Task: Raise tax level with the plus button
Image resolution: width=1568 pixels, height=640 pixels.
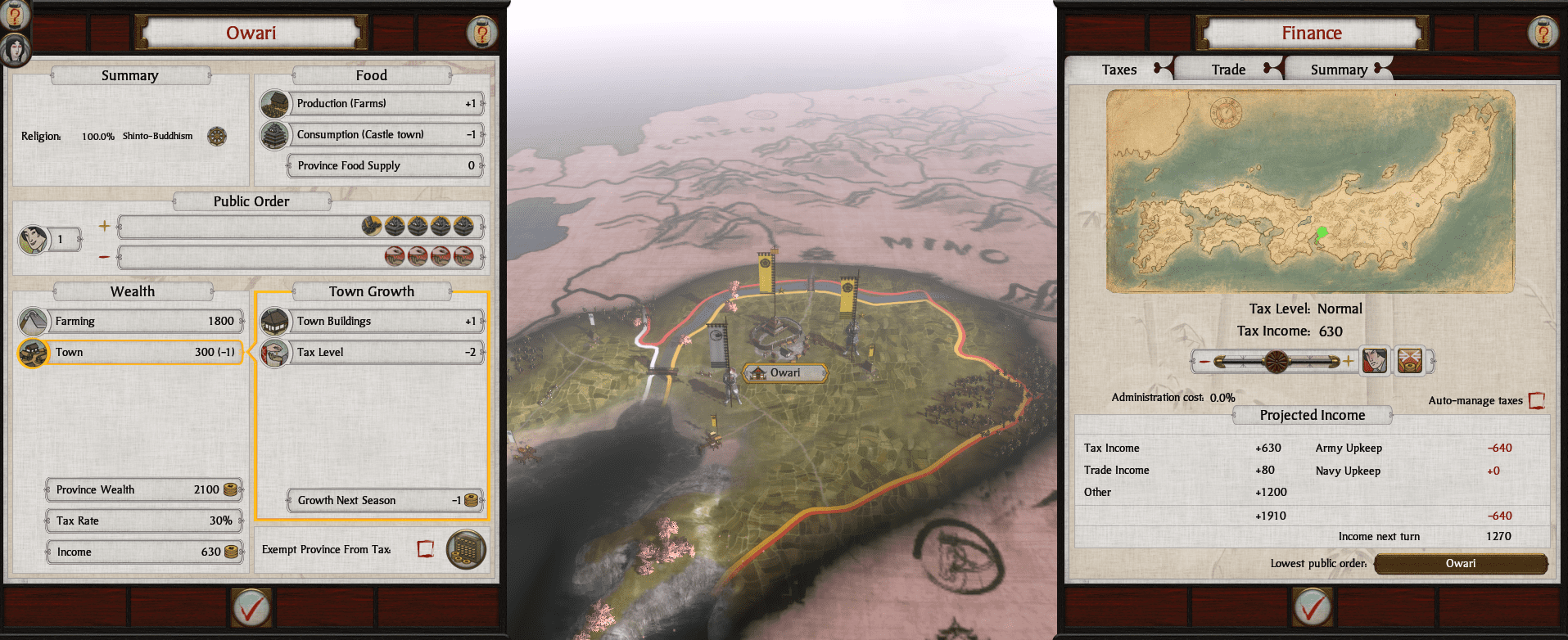Action: tap(1348, 361)
